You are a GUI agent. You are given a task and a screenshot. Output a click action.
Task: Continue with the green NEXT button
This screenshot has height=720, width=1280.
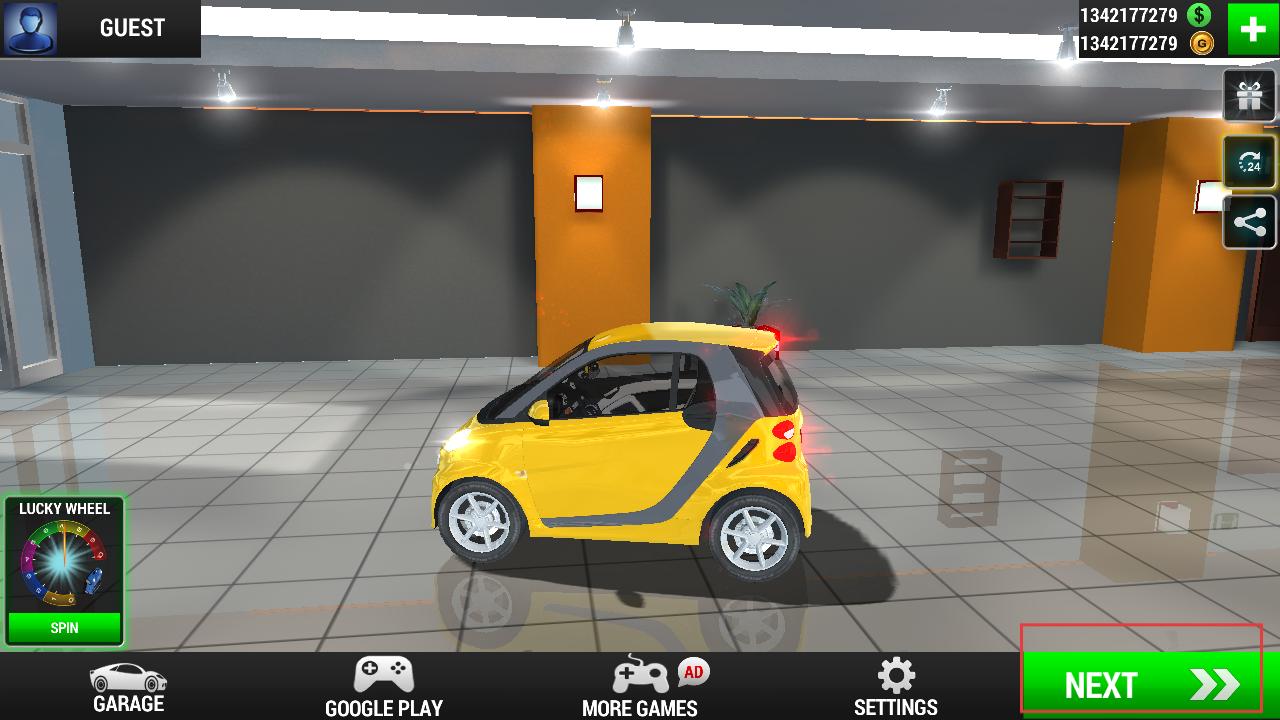pyautogui.click(x=1141, y=684)
